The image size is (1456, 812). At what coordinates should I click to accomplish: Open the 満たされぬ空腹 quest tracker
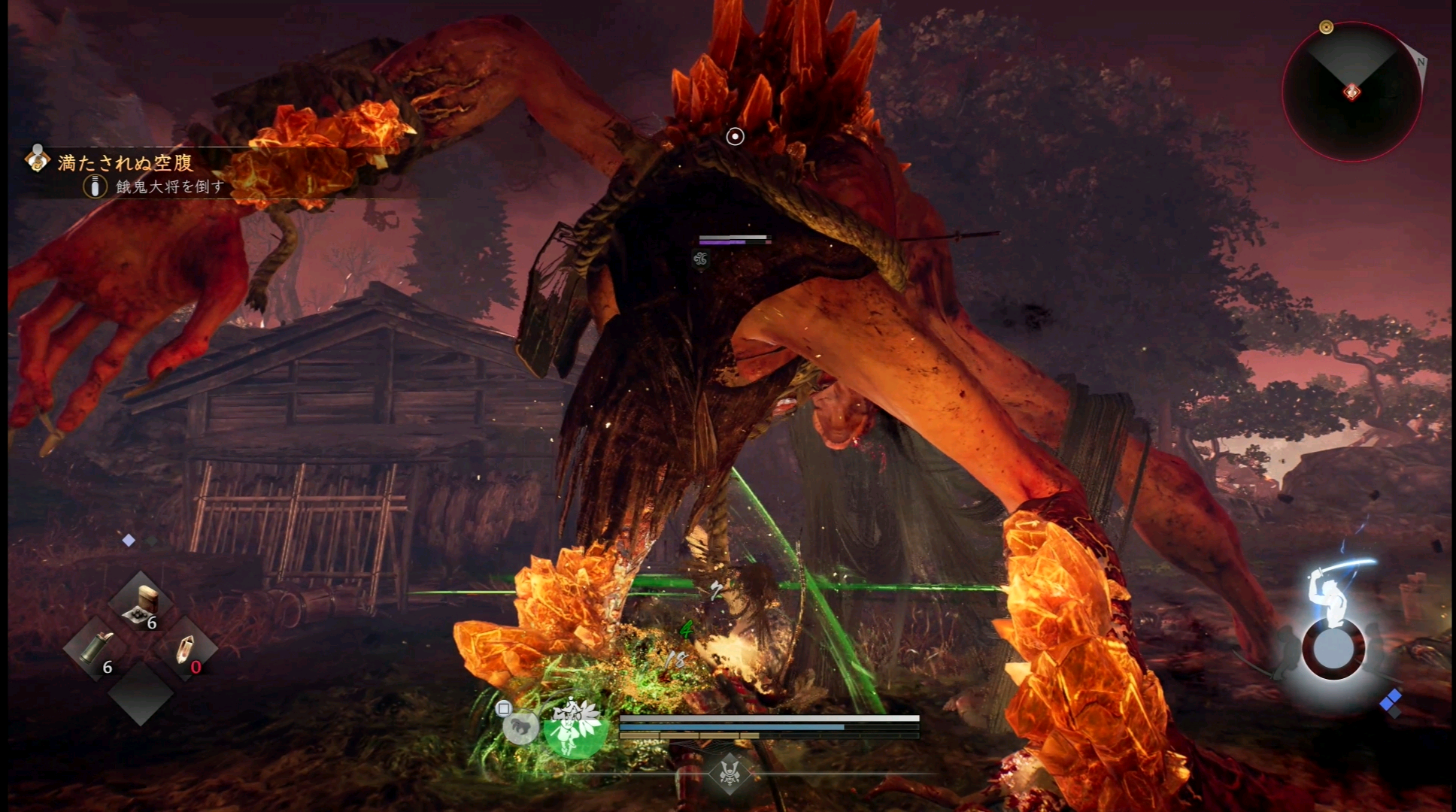coord(125,162)
